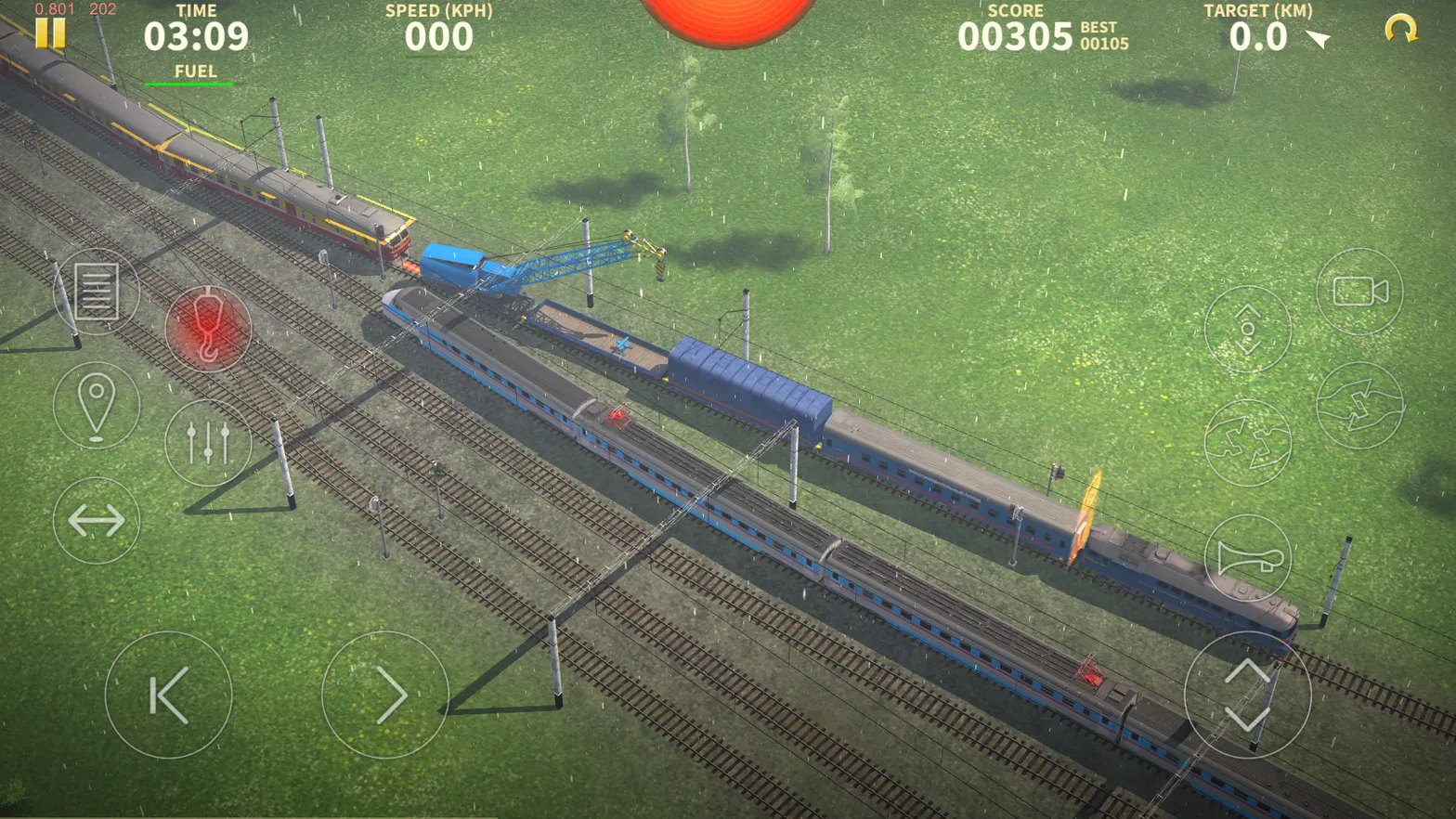Open the train control sliders panel
Screen dimensions: 1456x819
pos(211,444)
